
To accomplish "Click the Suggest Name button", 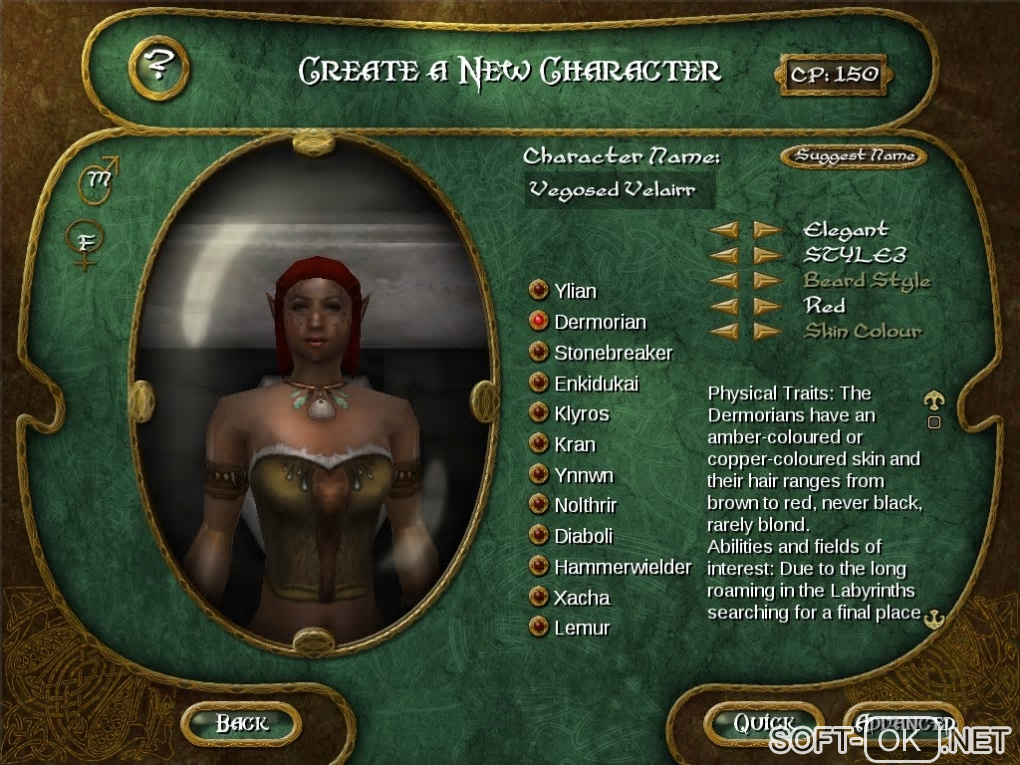I will click(853, 156).
